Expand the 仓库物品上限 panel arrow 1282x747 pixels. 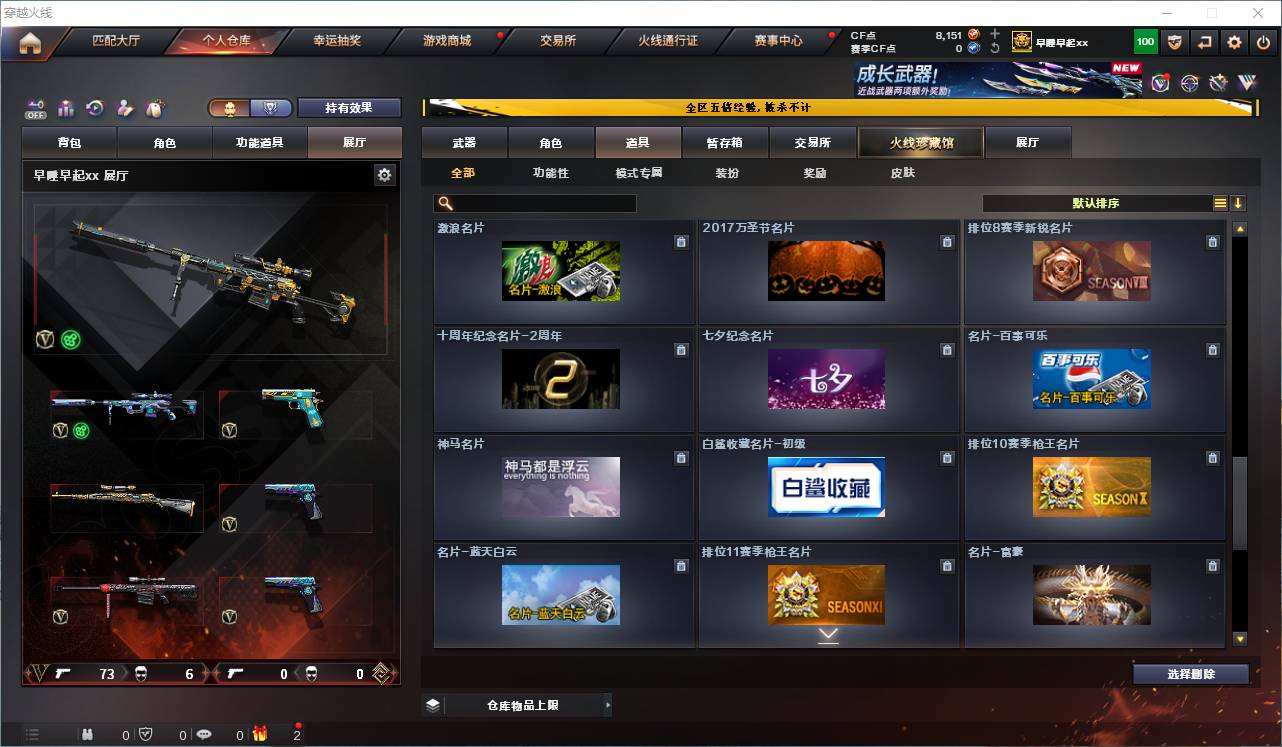[608, 704]
